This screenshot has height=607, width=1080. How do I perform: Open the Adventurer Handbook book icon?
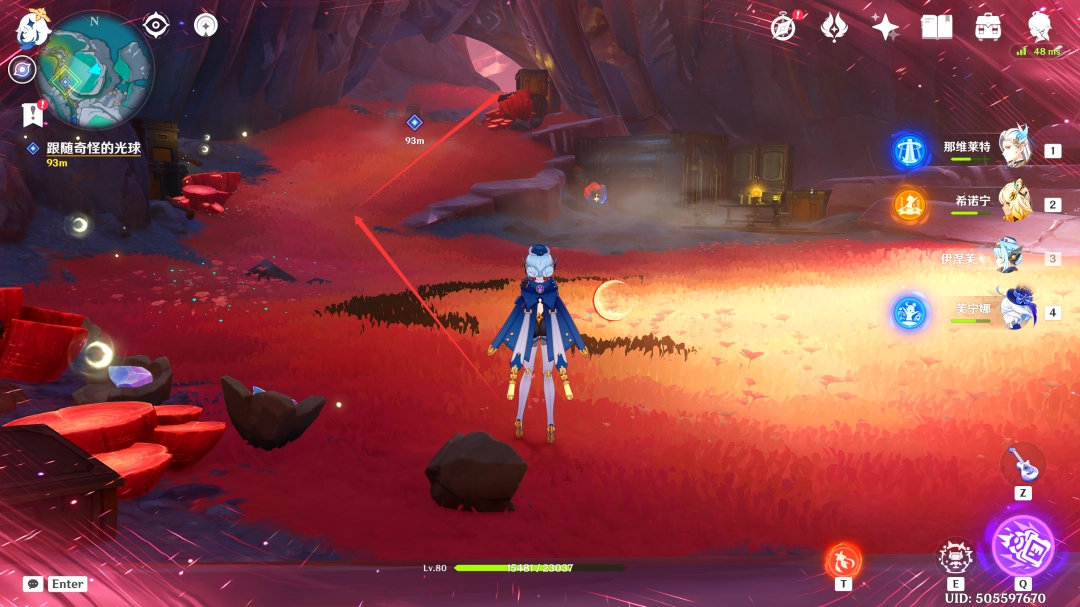click(x=937, y=27)
